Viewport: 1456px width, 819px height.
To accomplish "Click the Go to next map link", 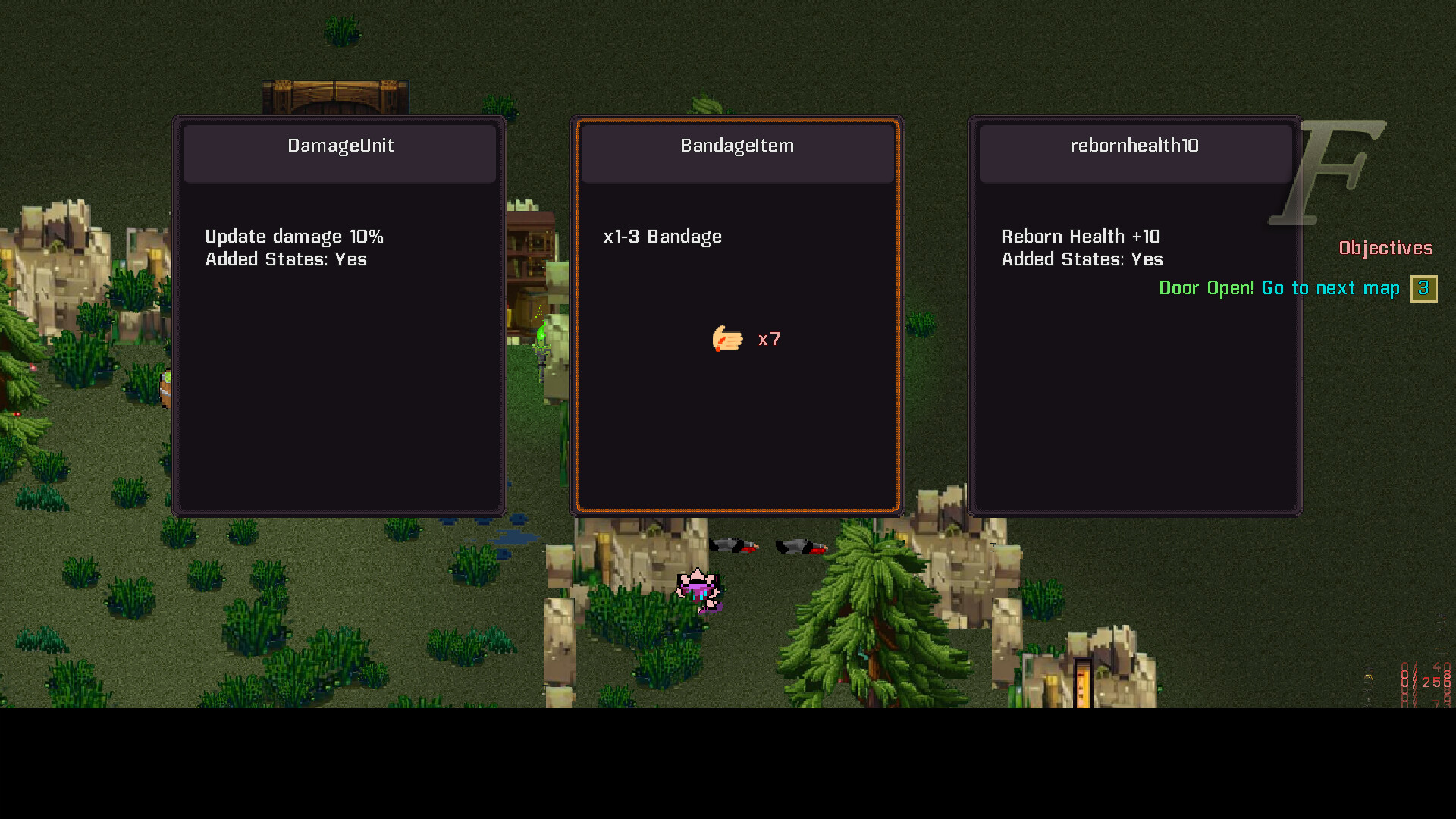I will click(x=1330, y=288).
